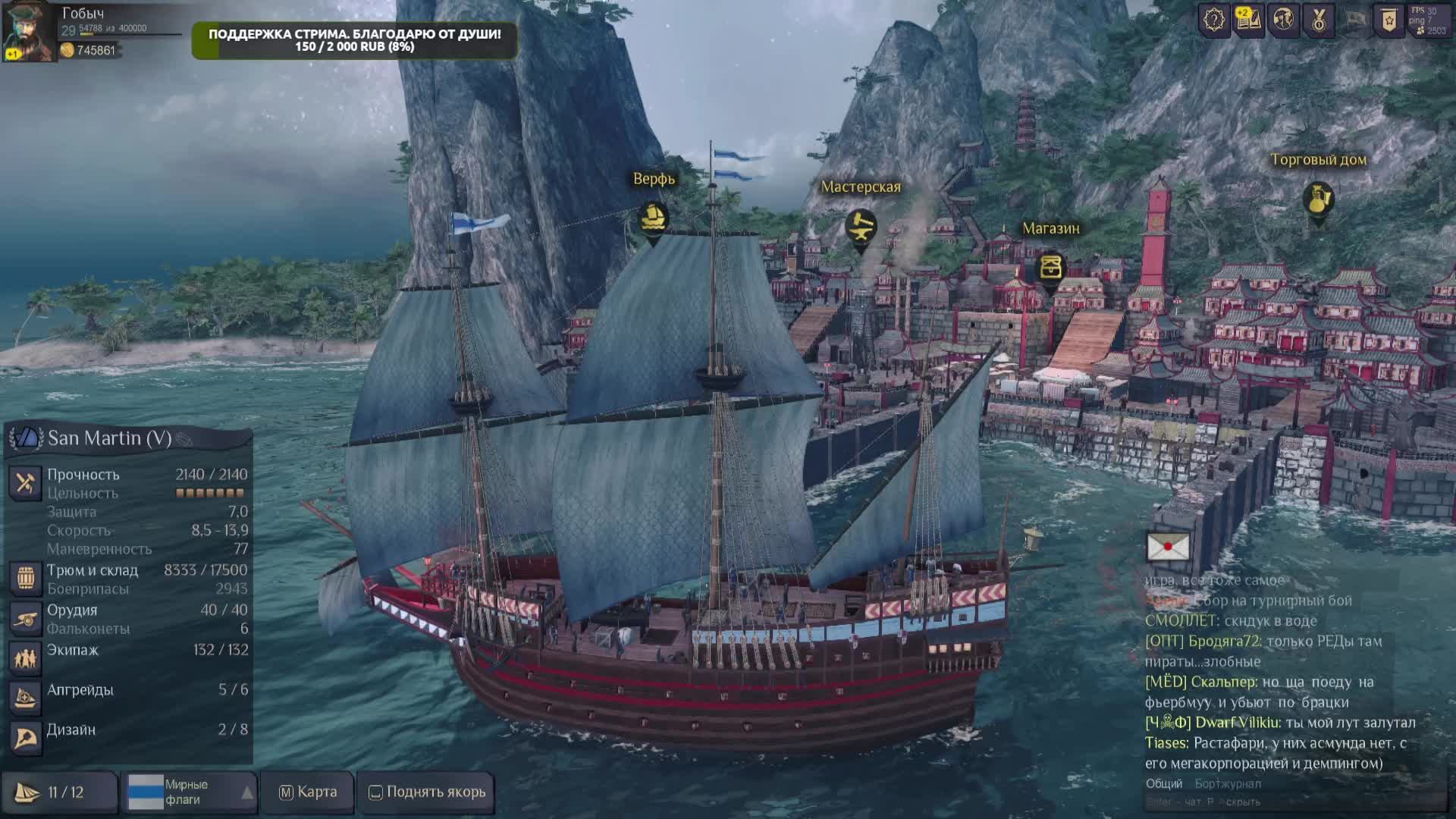The width and height of the screenshot is (1456, 819).
Task: Enter the Мастерская workshop
Action: point(861,226)
